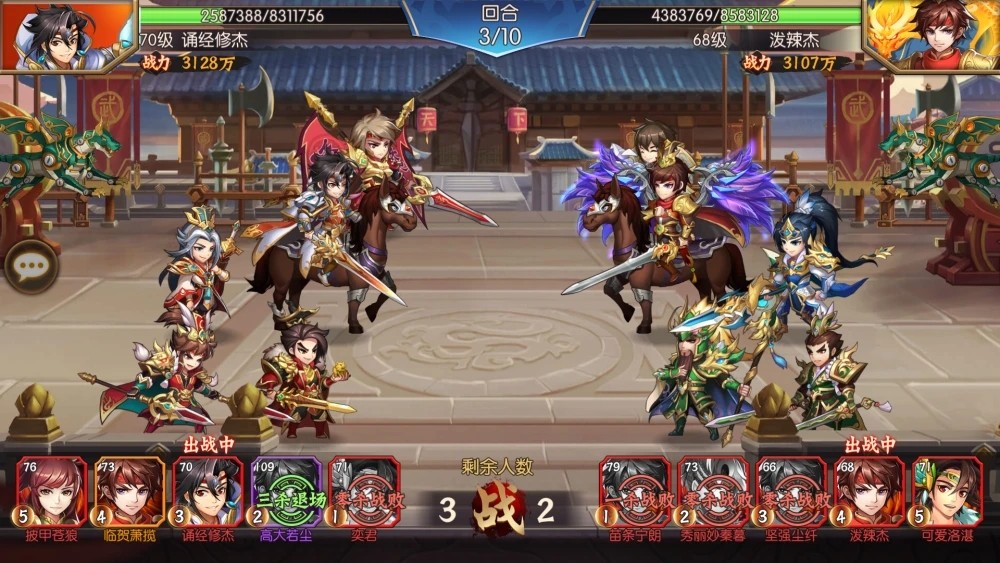The width and height of the screenshot is (1000, 563).
Task: Select enemy fighter portrait 可爱洛湛
Action: [947, 491]
